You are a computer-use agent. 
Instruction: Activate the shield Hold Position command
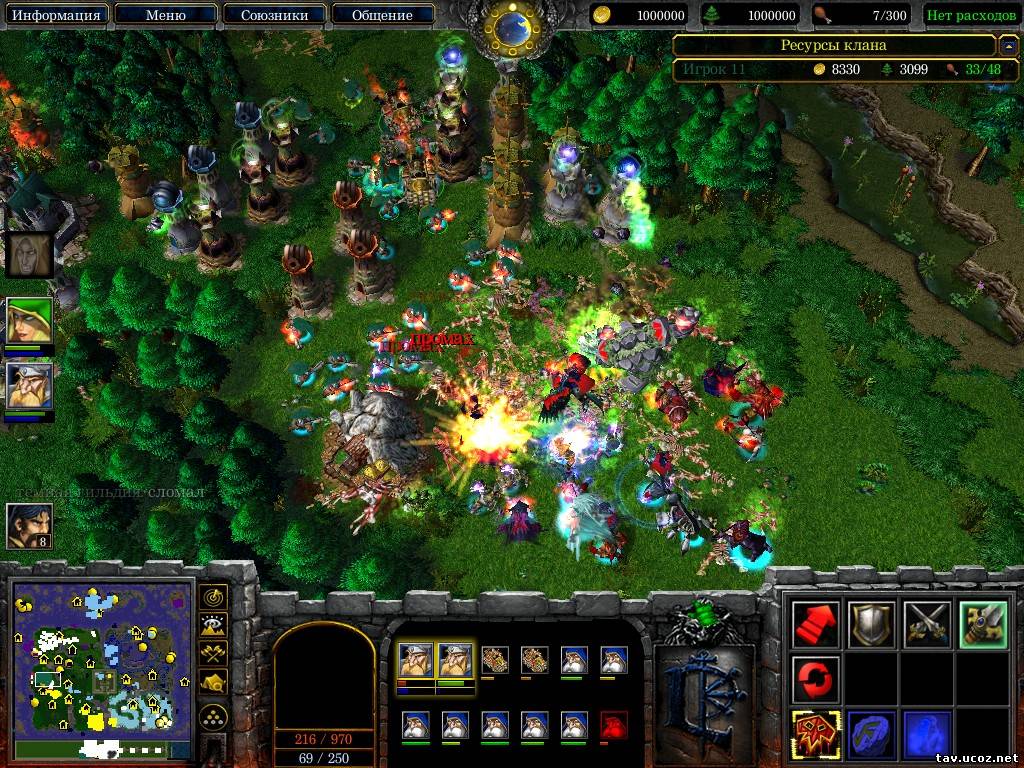[870, 625]
